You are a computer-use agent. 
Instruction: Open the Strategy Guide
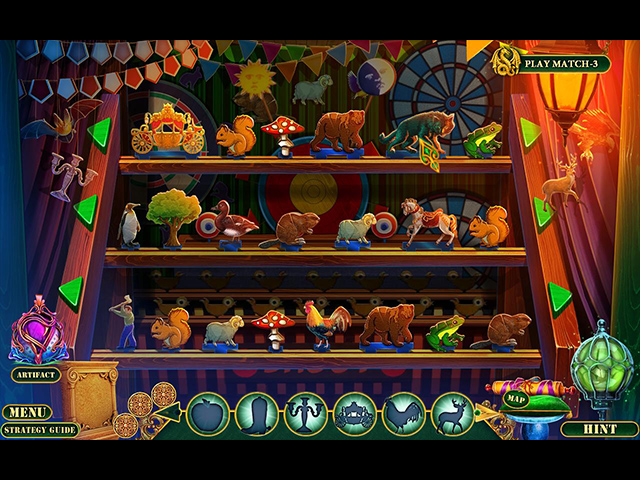click(x=39, y=430)
